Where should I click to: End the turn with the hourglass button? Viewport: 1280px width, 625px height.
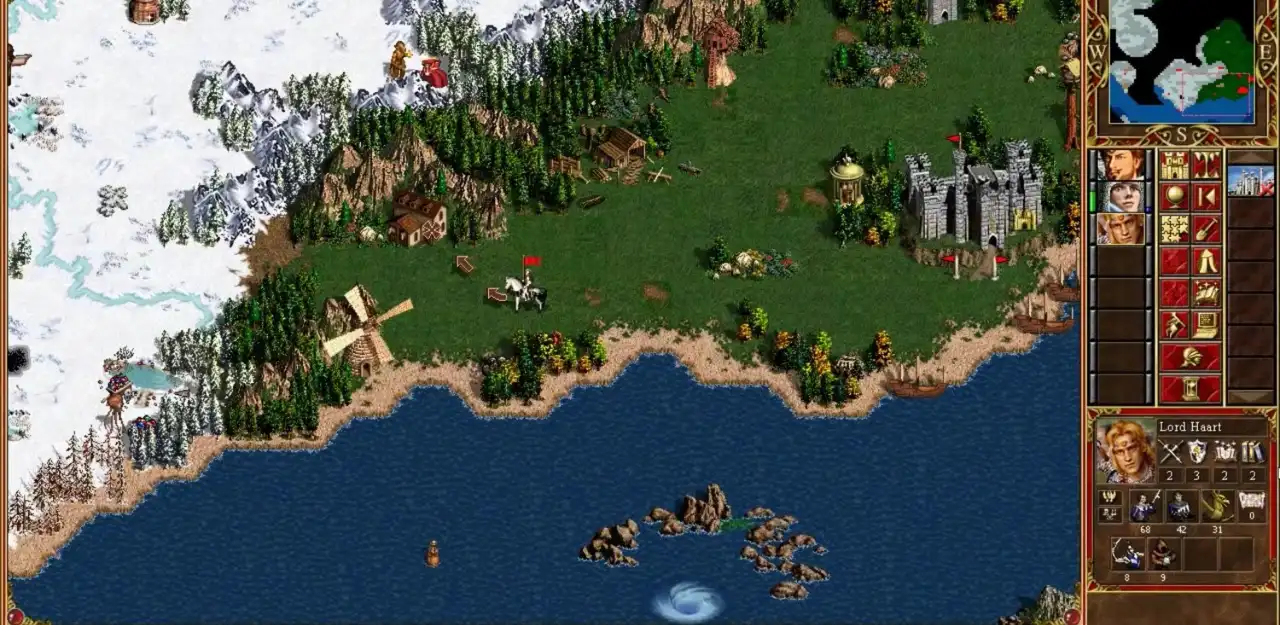1190,388
